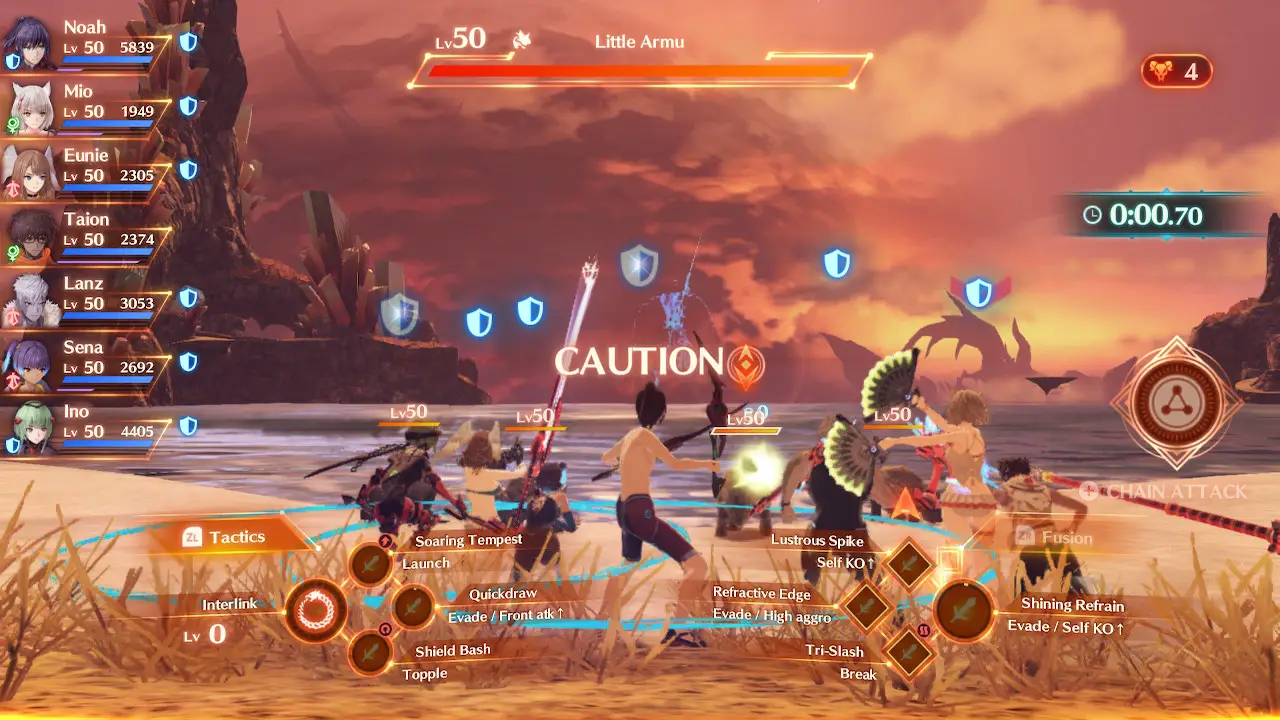
Task: Start the Chain Attack gauge emblem
Action: [x=1176, y=403]
